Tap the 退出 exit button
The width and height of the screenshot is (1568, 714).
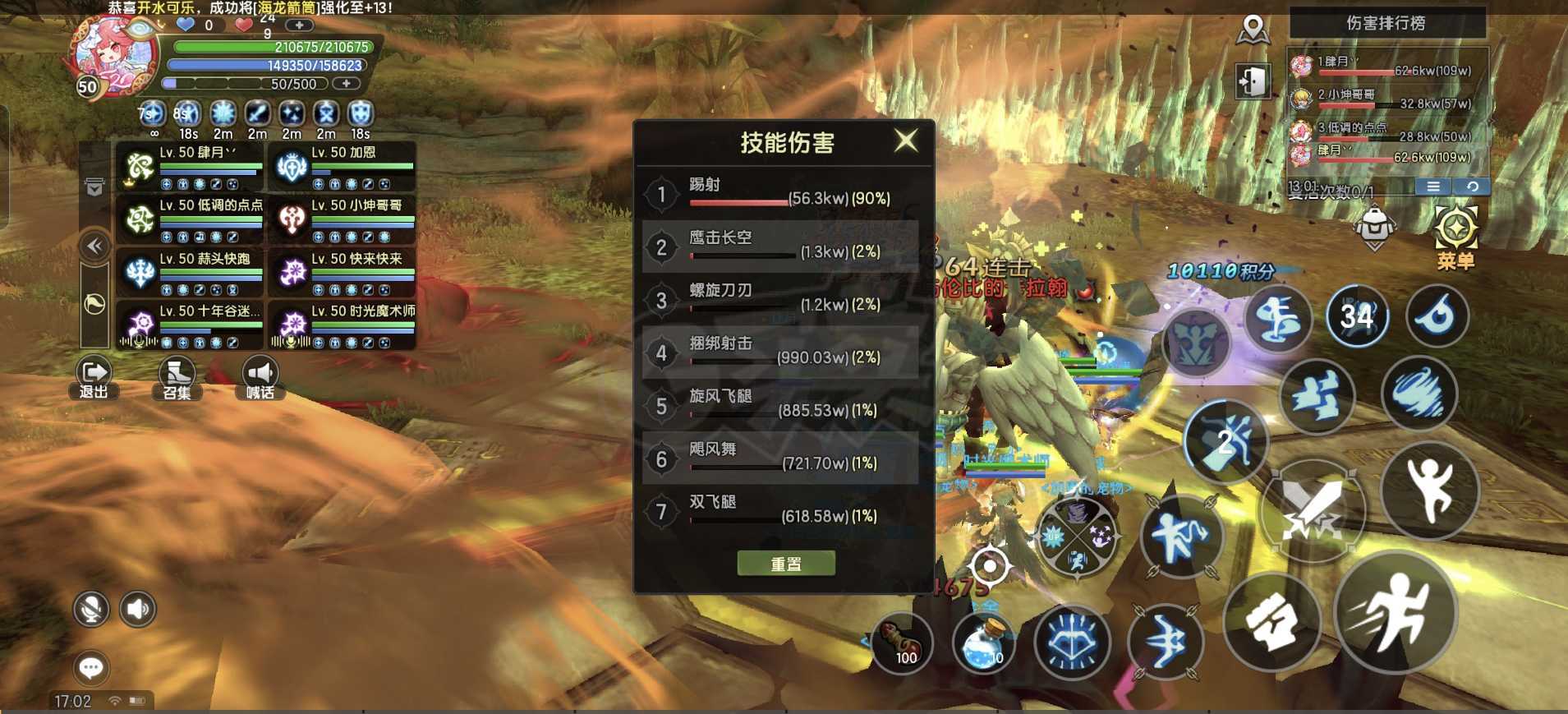pyautogui.click(x=94, y=379)
